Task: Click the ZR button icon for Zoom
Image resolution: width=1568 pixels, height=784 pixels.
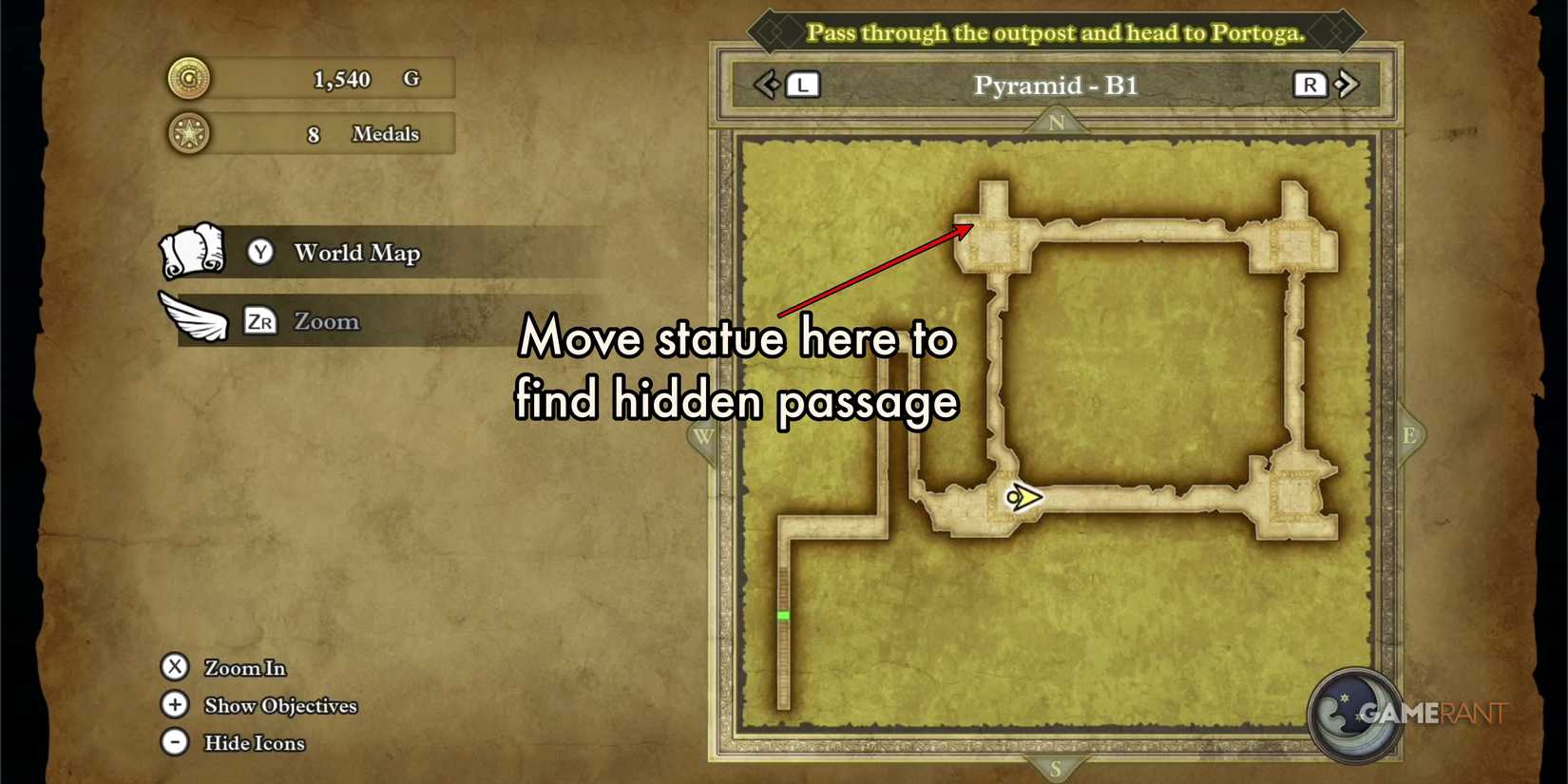Action: 259,322
